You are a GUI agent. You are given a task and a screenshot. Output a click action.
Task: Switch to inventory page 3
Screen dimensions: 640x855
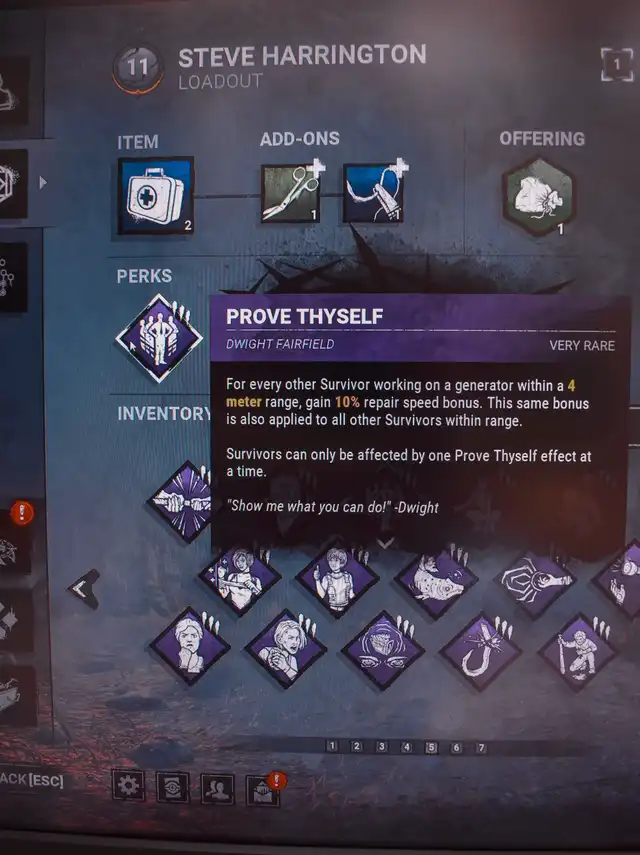coord(381,746)
